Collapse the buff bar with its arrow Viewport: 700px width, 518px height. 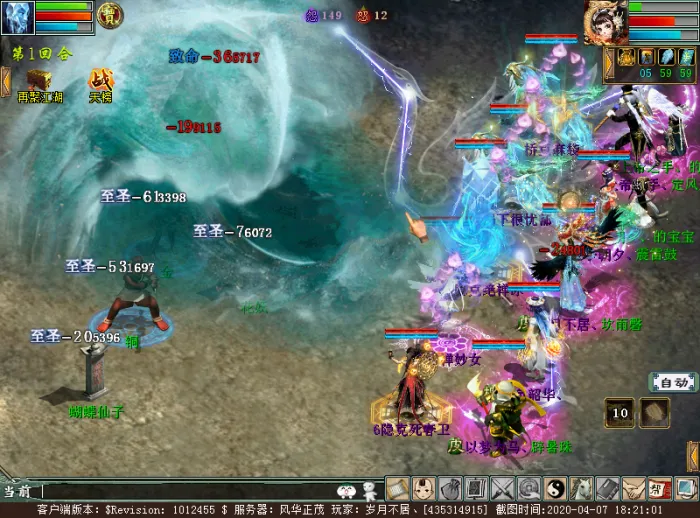point(609,62)
